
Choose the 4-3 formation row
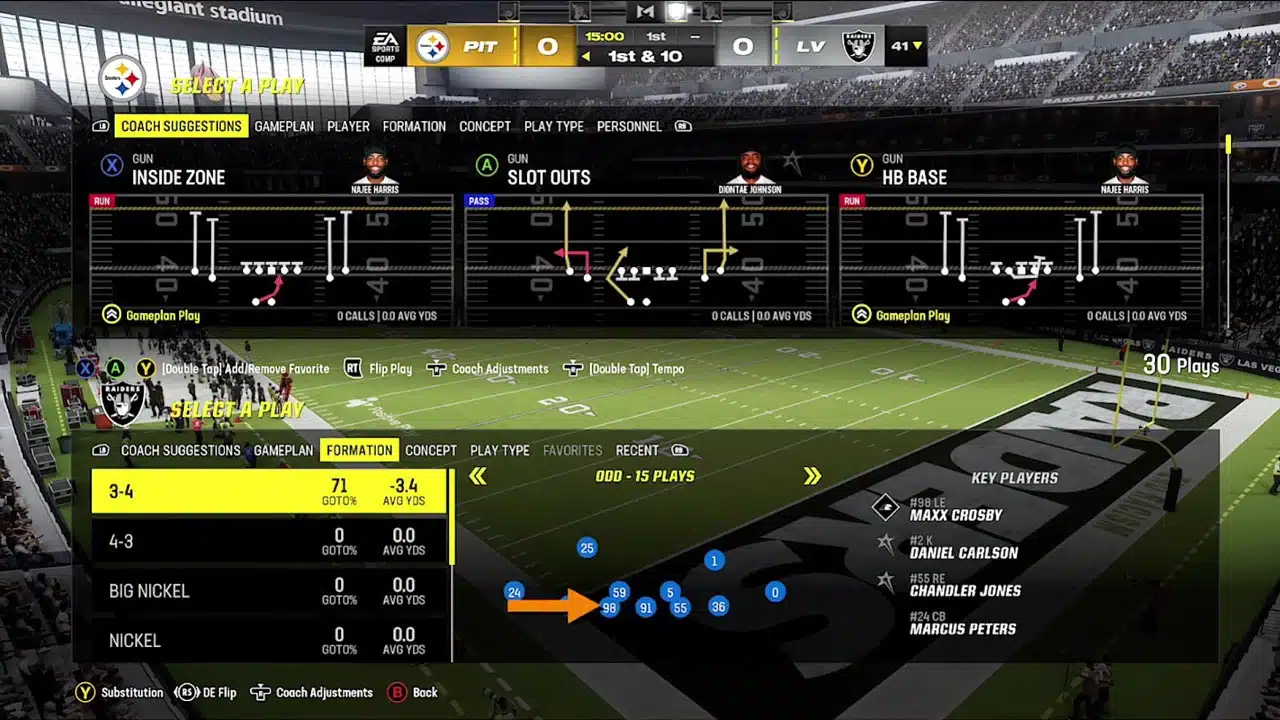[x=269, y=542]
